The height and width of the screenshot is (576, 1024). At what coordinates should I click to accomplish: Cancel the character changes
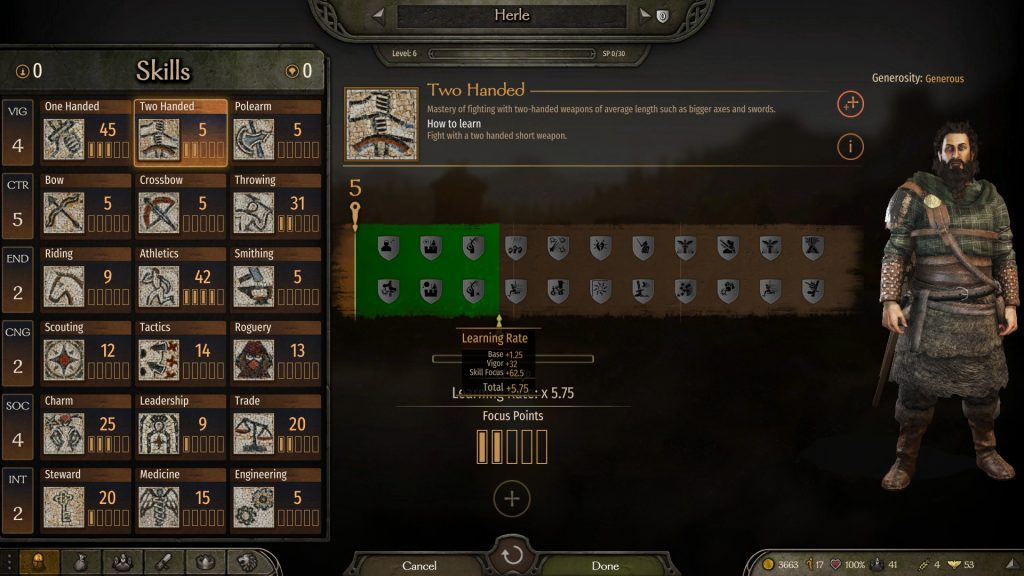coord(419,565)
